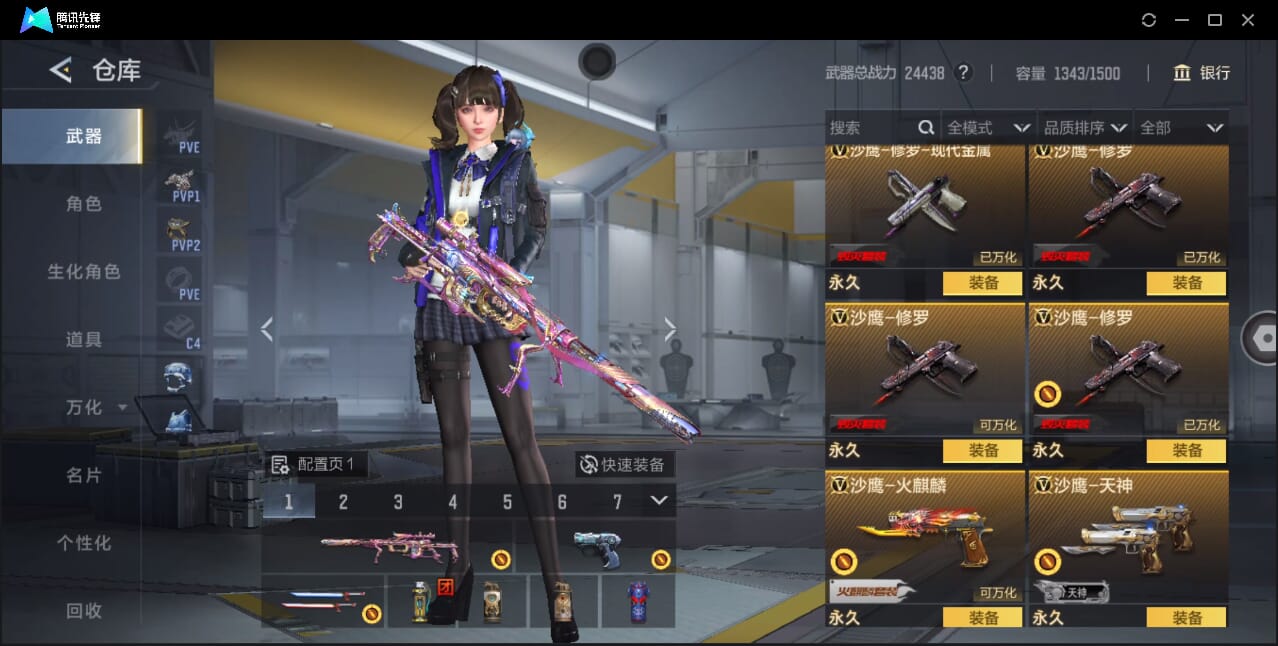Open the 全部 filter dropdown

point(1182,128)
